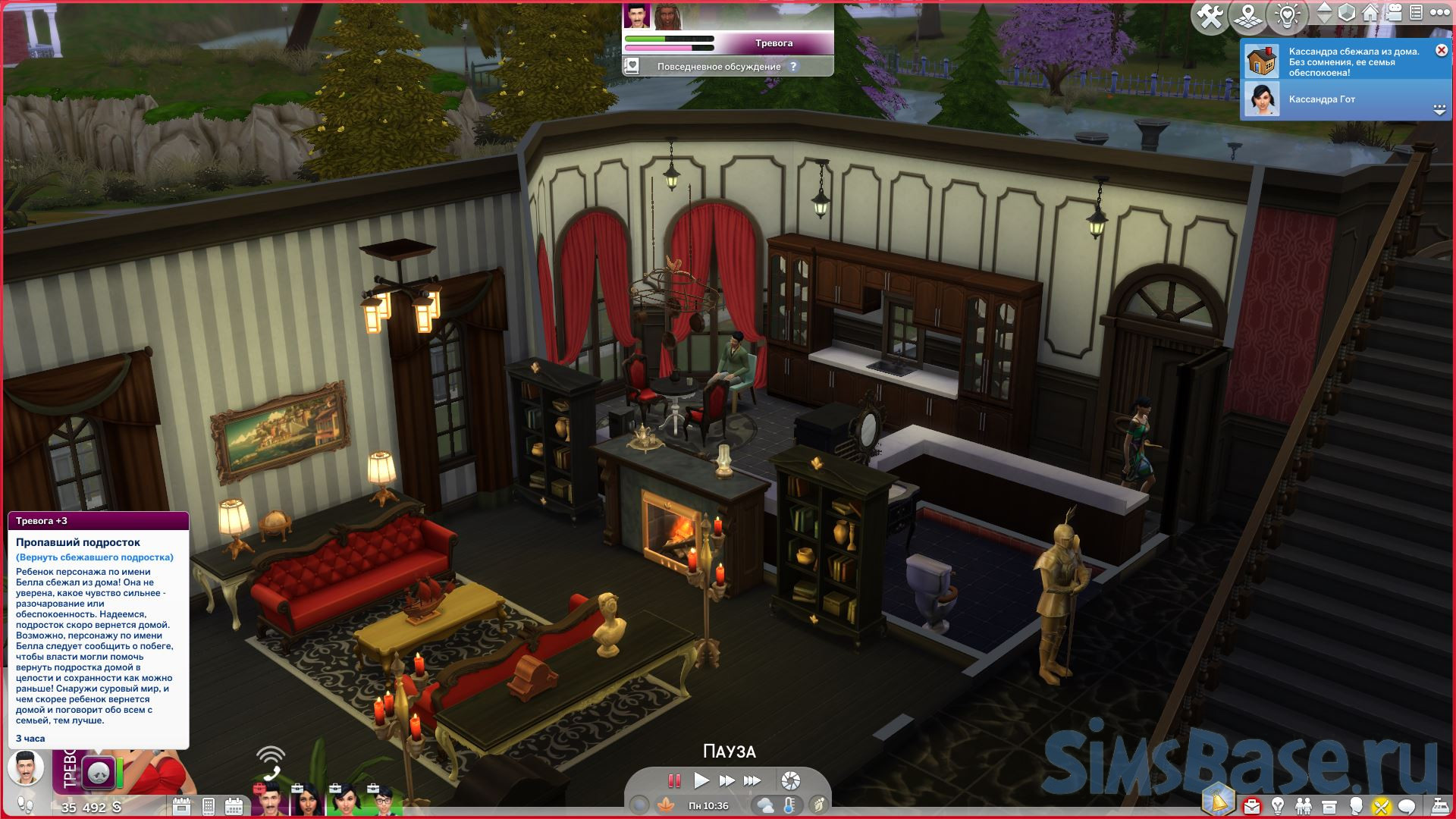Open the world map button
Image resolution: width=1456 pixels, height=819 pixels.
[1248, 17]
